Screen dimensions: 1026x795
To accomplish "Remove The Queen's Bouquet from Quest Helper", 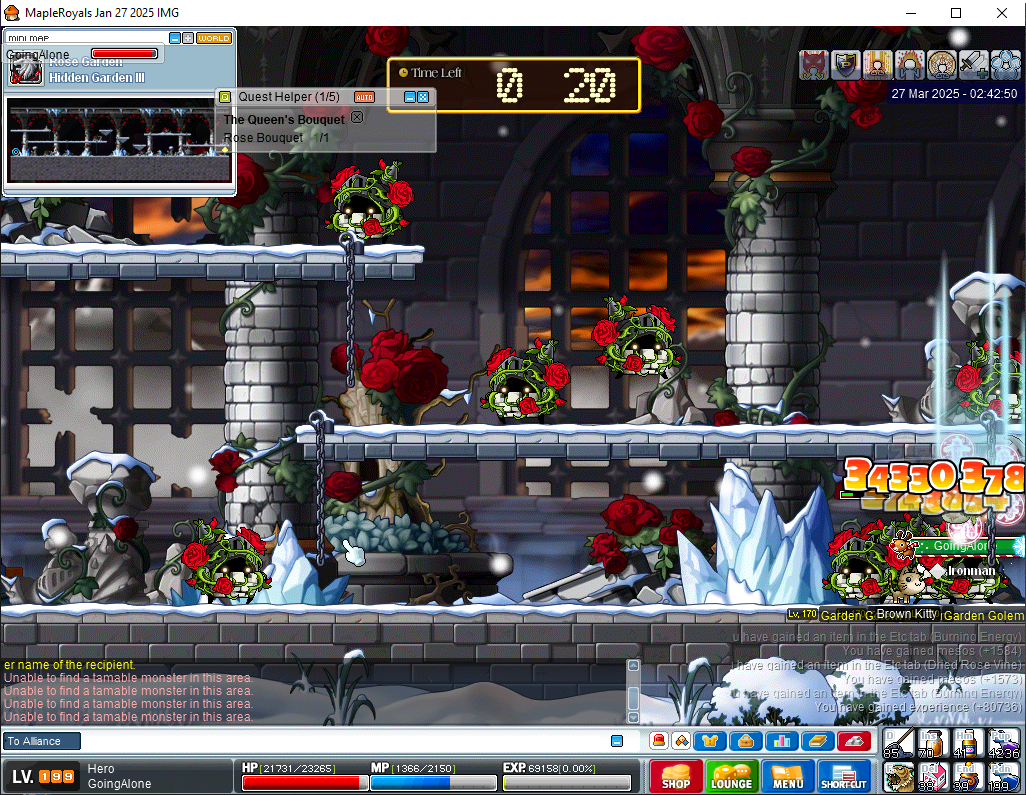I will click(357, 118).
